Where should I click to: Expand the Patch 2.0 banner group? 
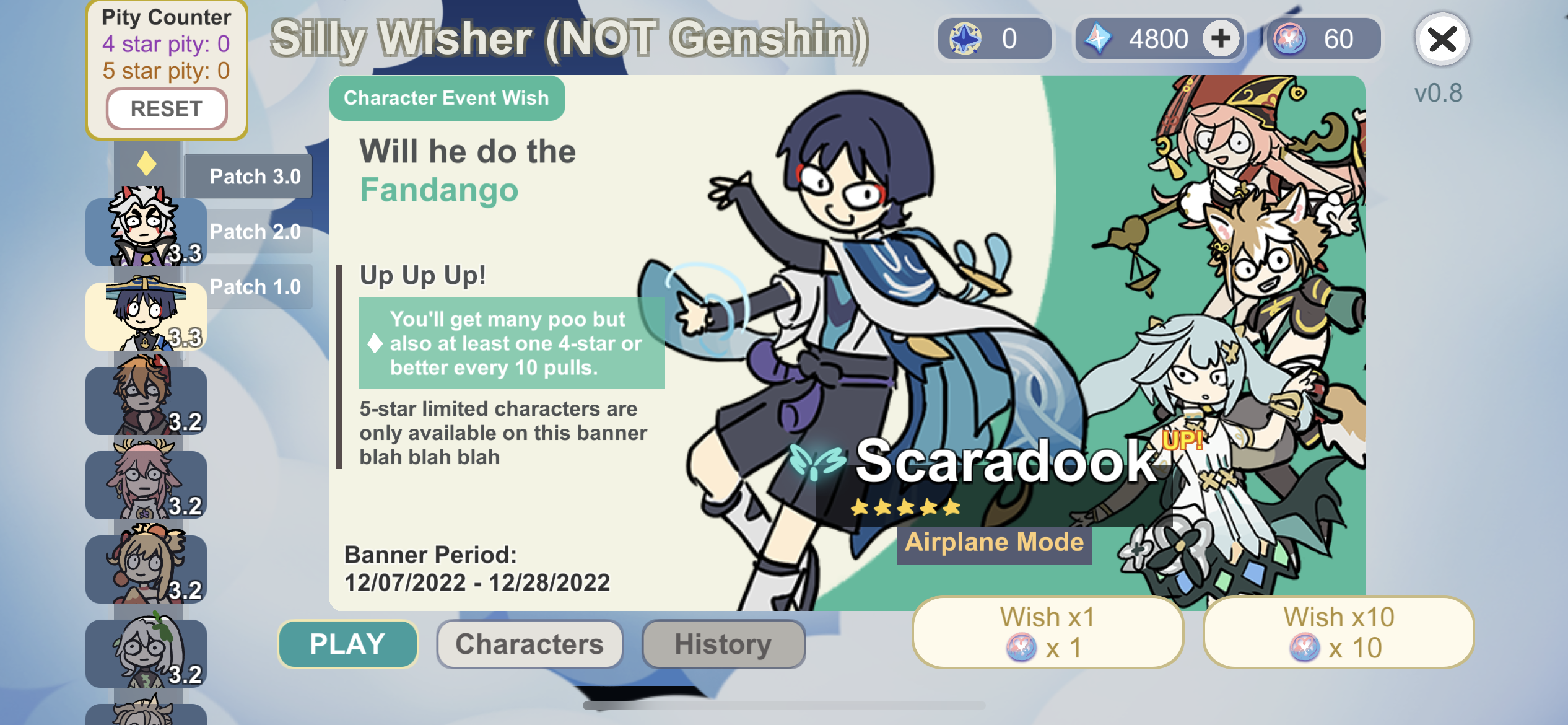point(254,232)
